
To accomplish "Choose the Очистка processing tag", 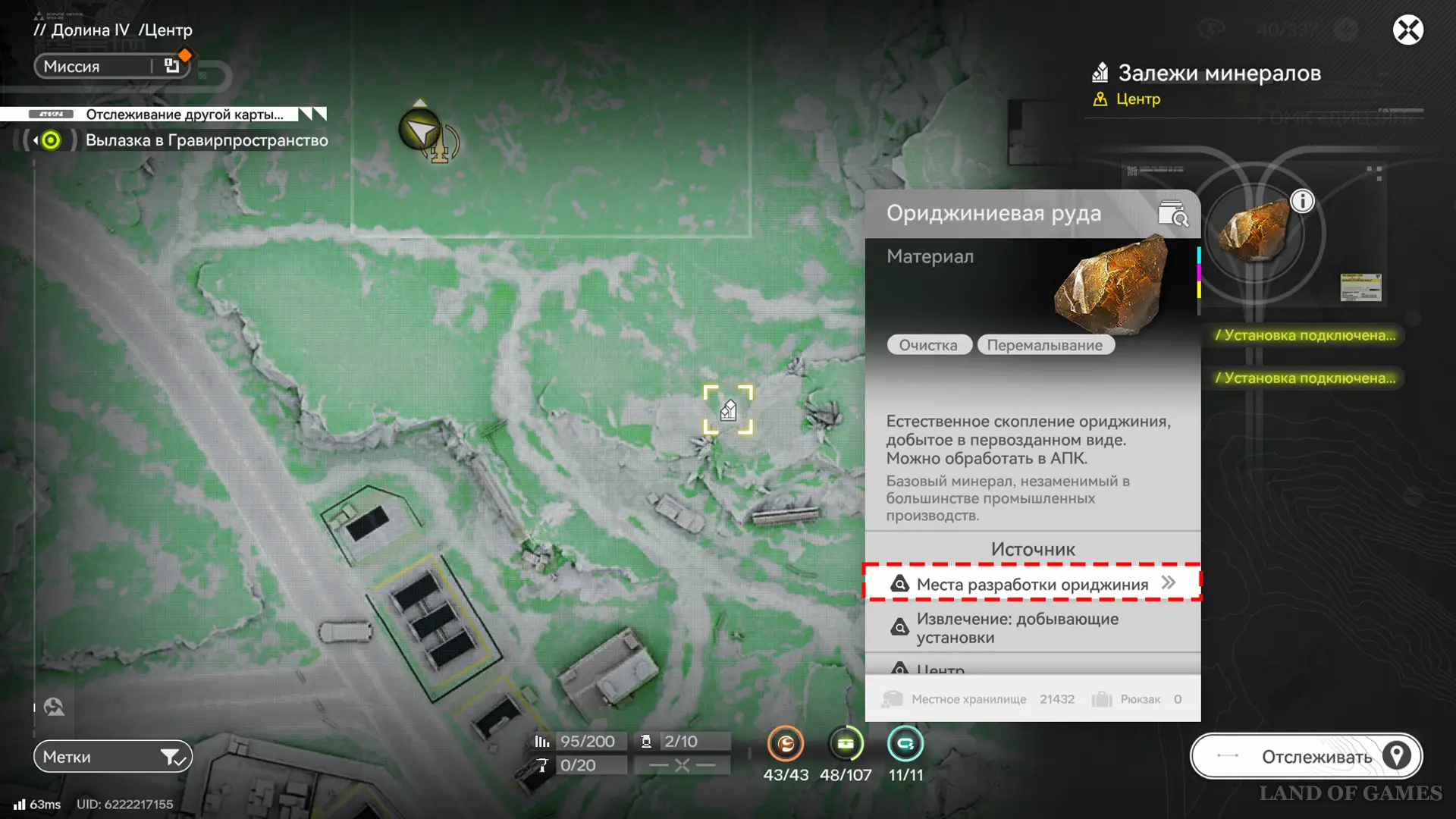I will coord(928,345).
